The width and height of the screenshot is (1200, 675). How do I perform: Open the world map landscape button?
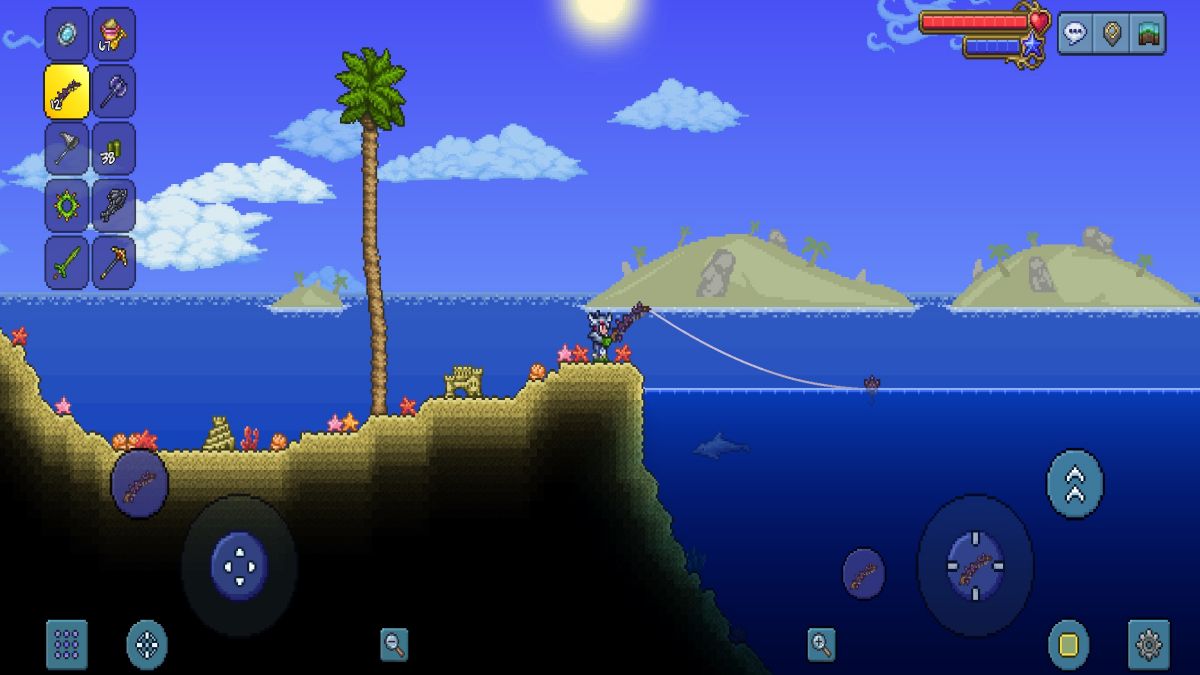(x=1148, y=33)
